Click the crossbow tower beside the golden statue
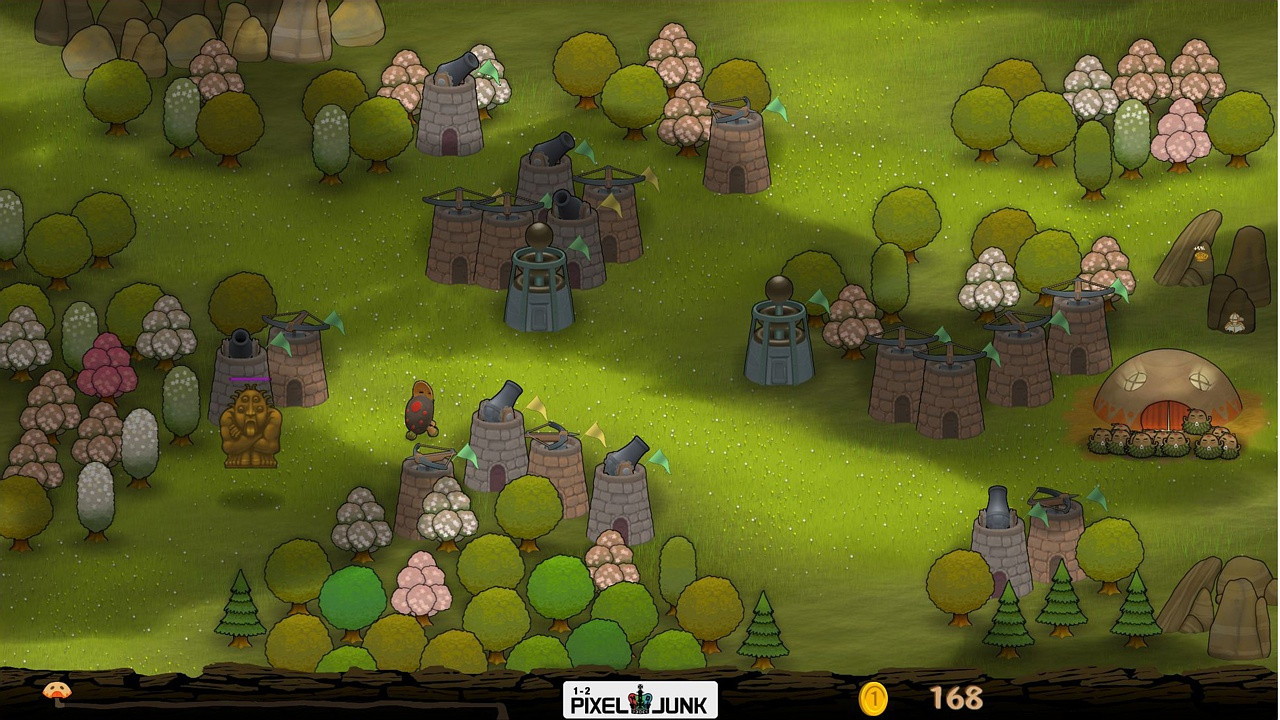Image resolution: width=1280 pixels, height=720 pixels. pyautogui.click(x=295, y=360)
